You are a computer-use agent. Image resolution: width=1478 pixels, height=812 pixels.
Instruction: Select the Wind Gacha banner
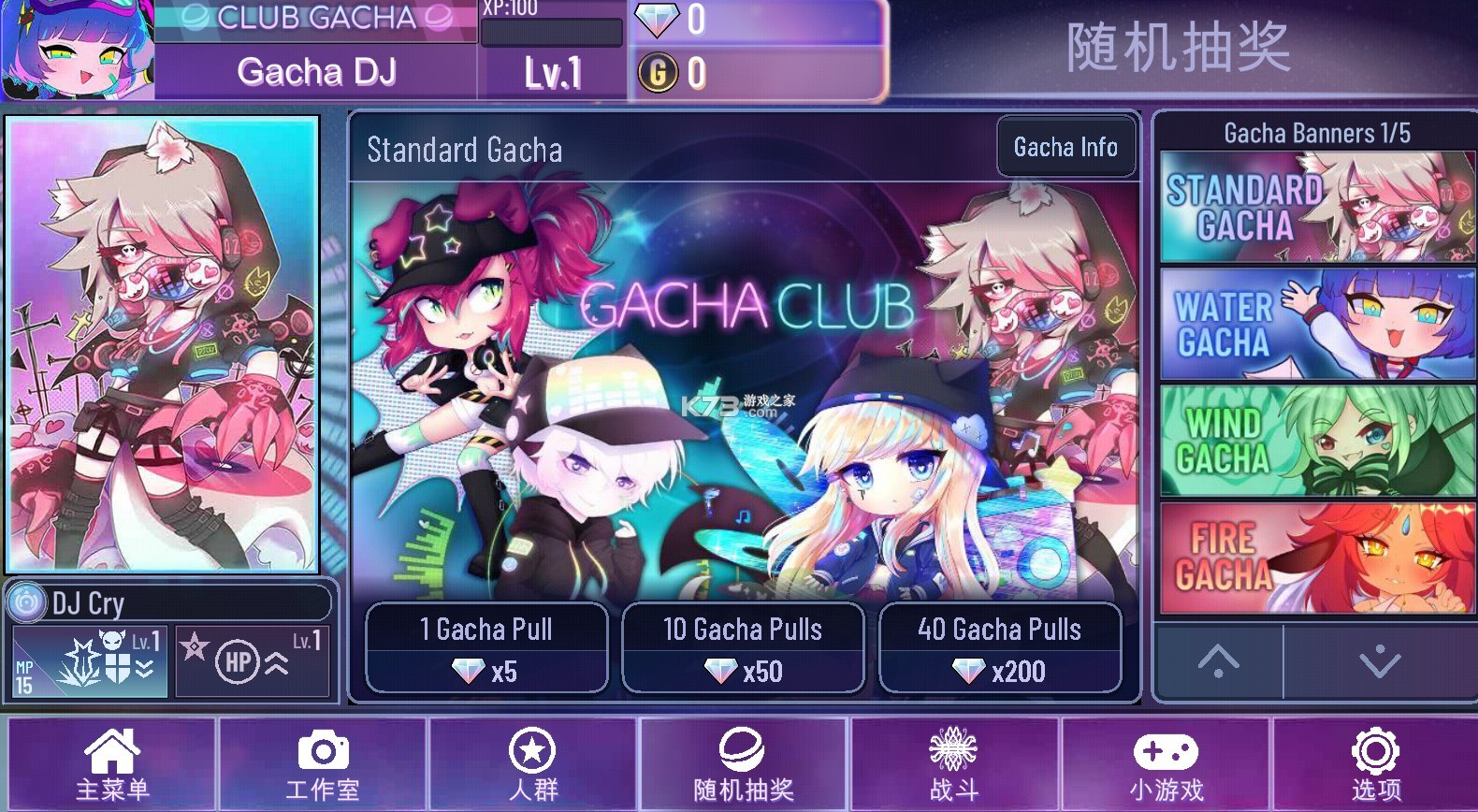1316,440
